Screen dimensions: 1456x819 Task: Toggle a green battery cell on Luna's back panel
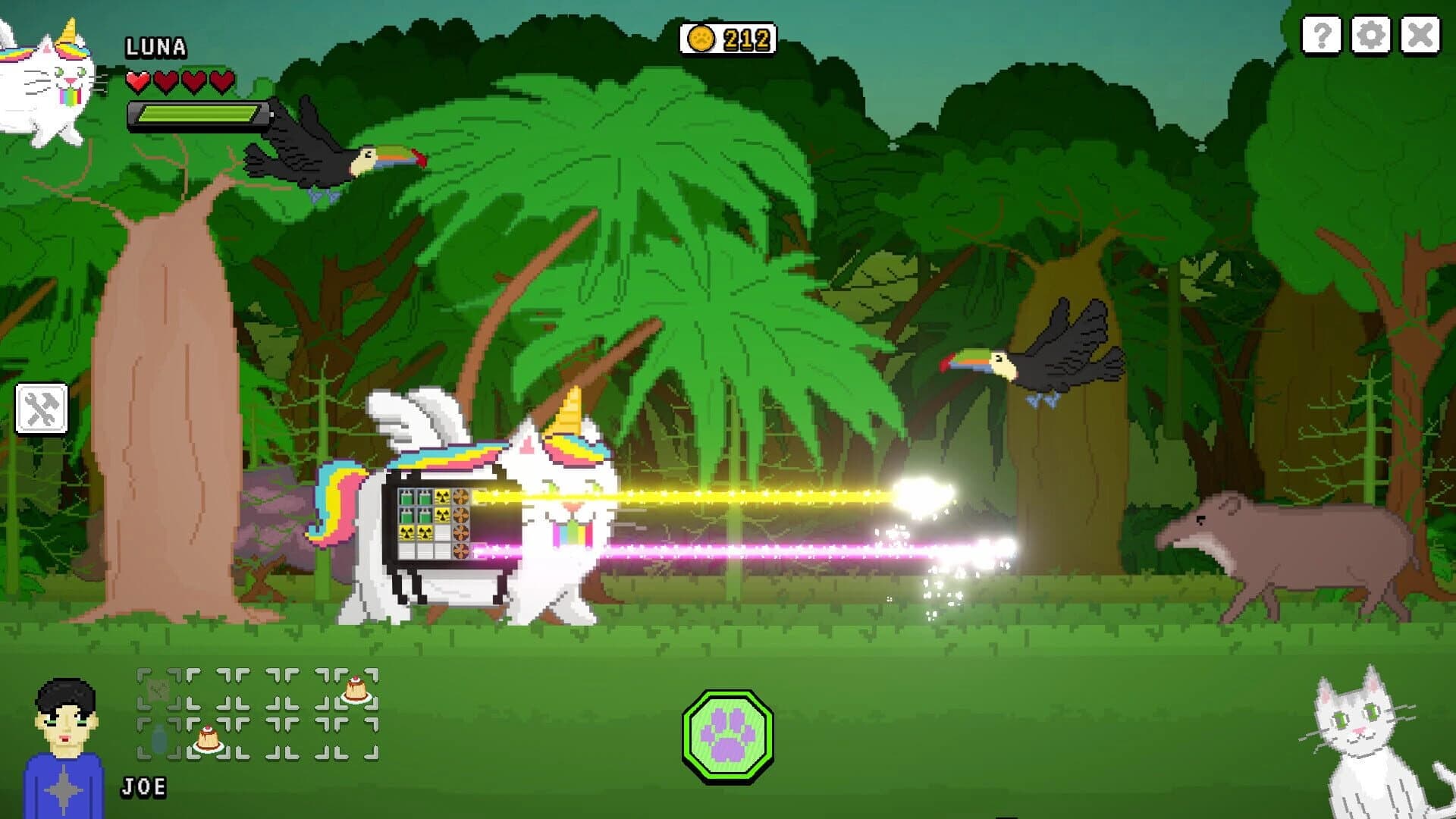[407, 497]
